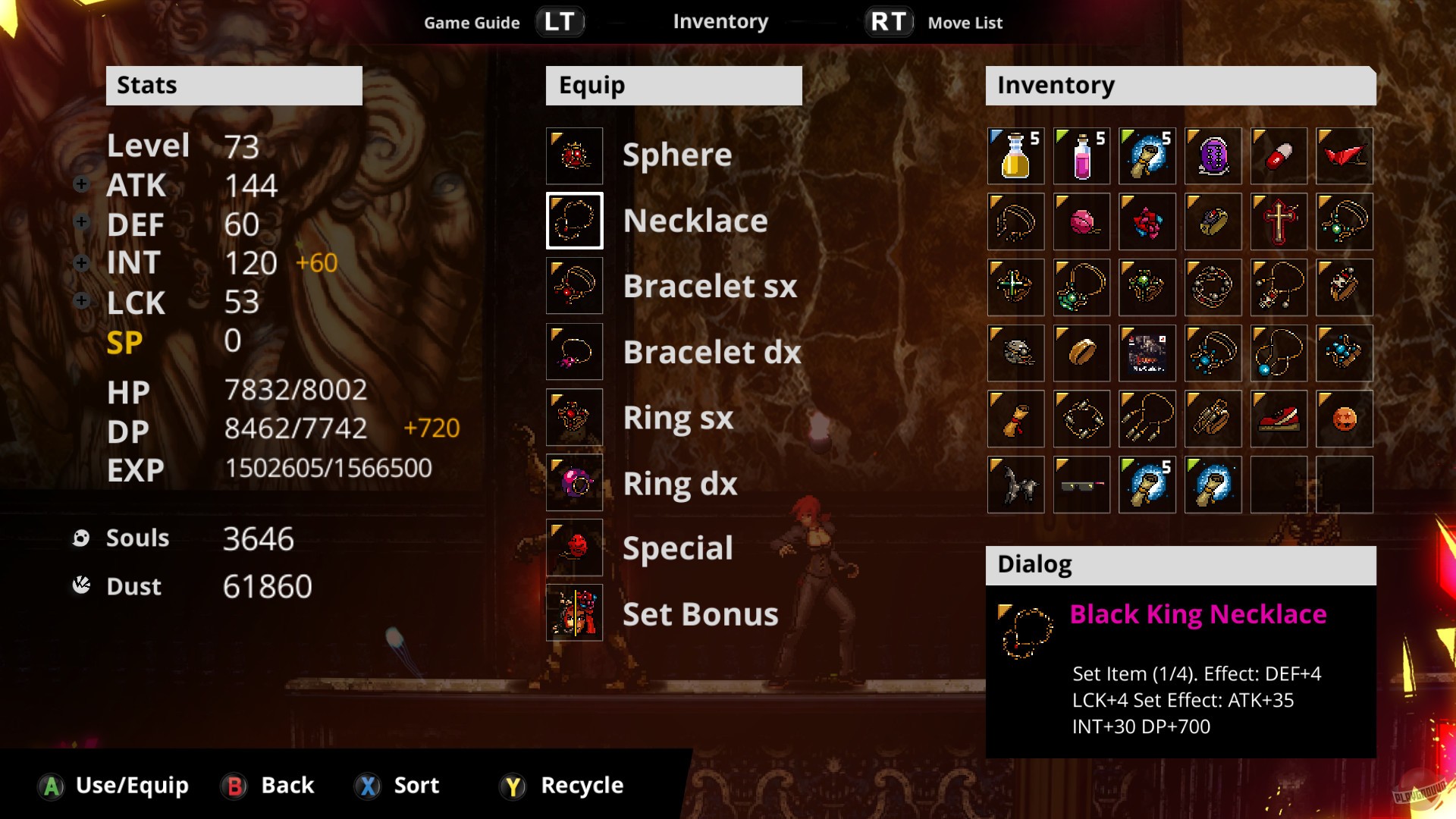
Task: Click the plus button next to INT
Action: pos(81,262)
